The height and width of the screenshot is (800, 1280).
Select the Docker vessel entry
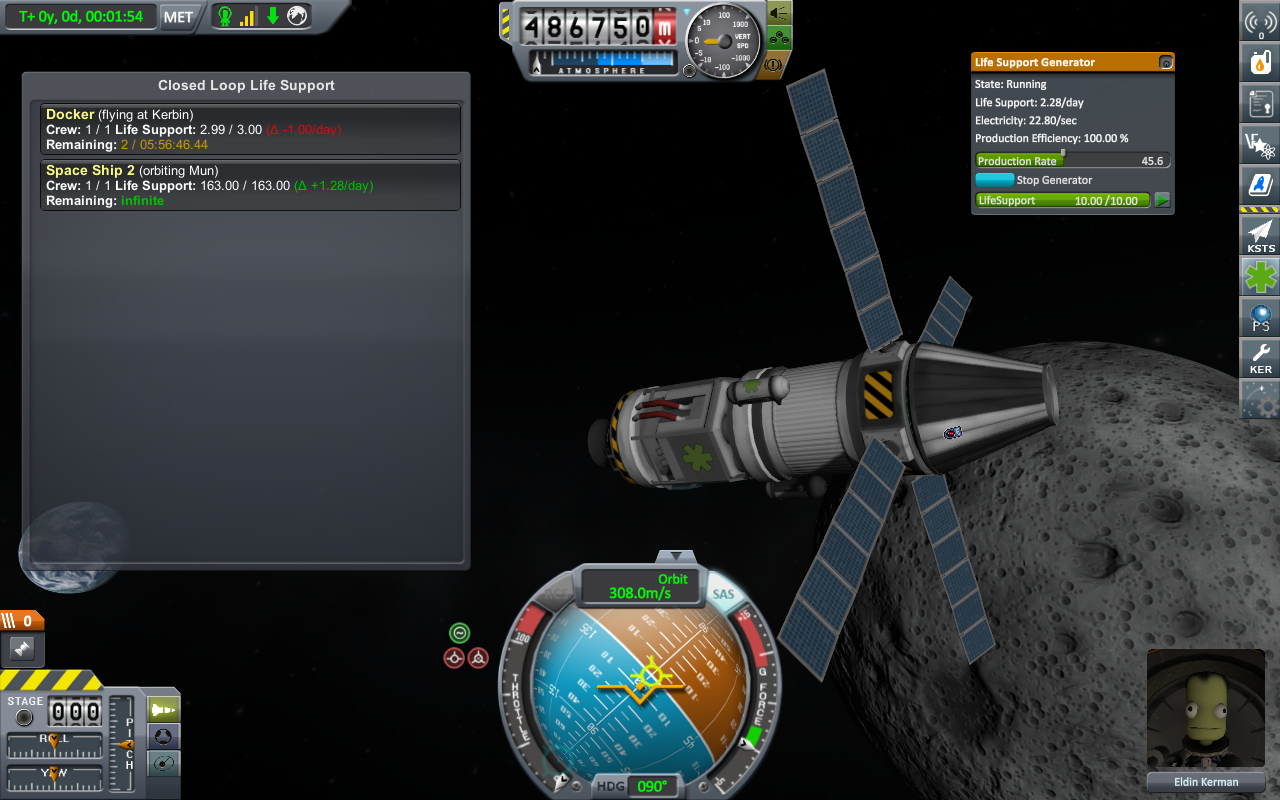[250, 129]
